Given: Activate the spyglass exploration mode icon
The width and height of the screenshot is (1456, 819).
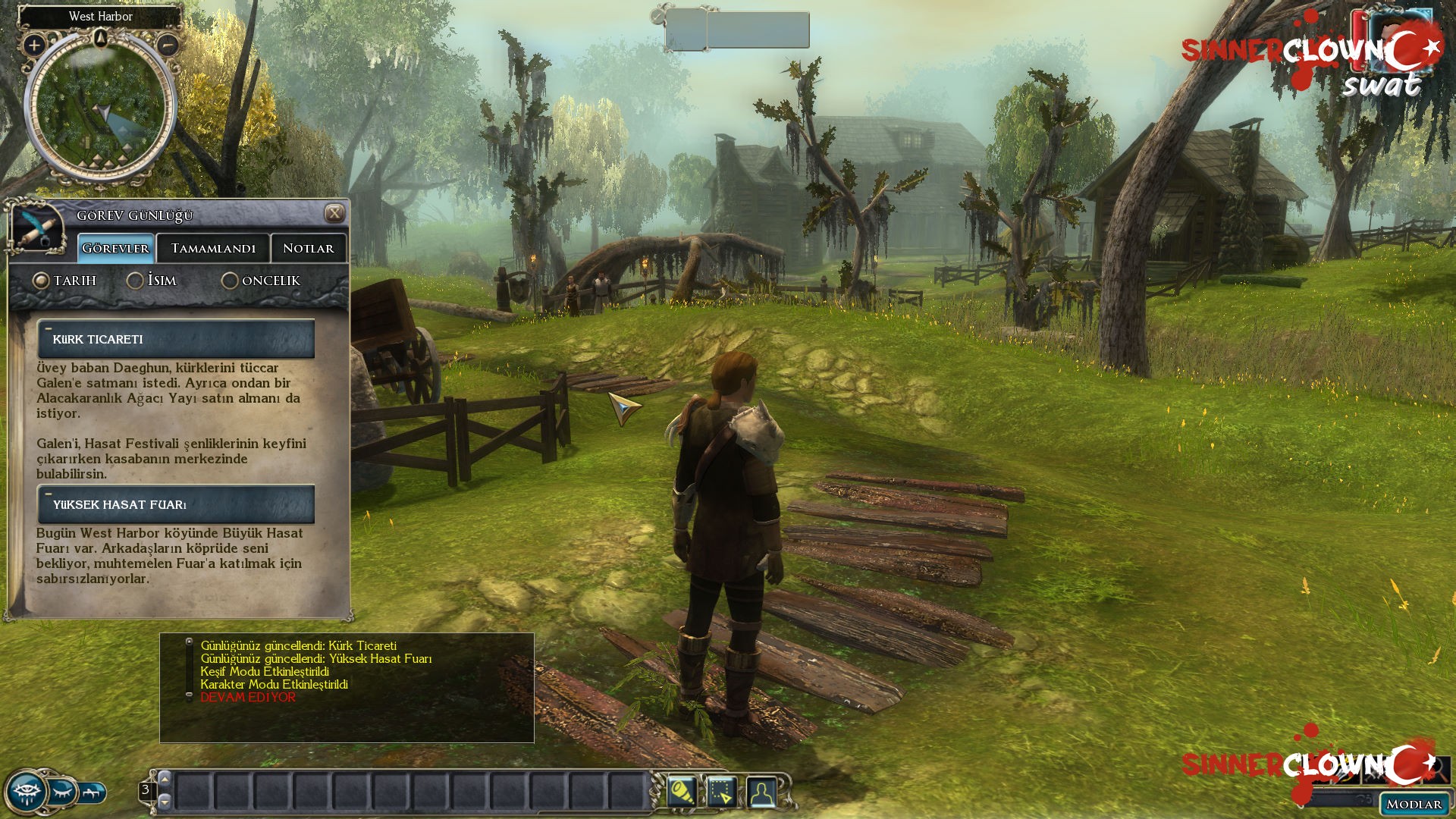Looking at the screenshot, I should click(681, 792).
